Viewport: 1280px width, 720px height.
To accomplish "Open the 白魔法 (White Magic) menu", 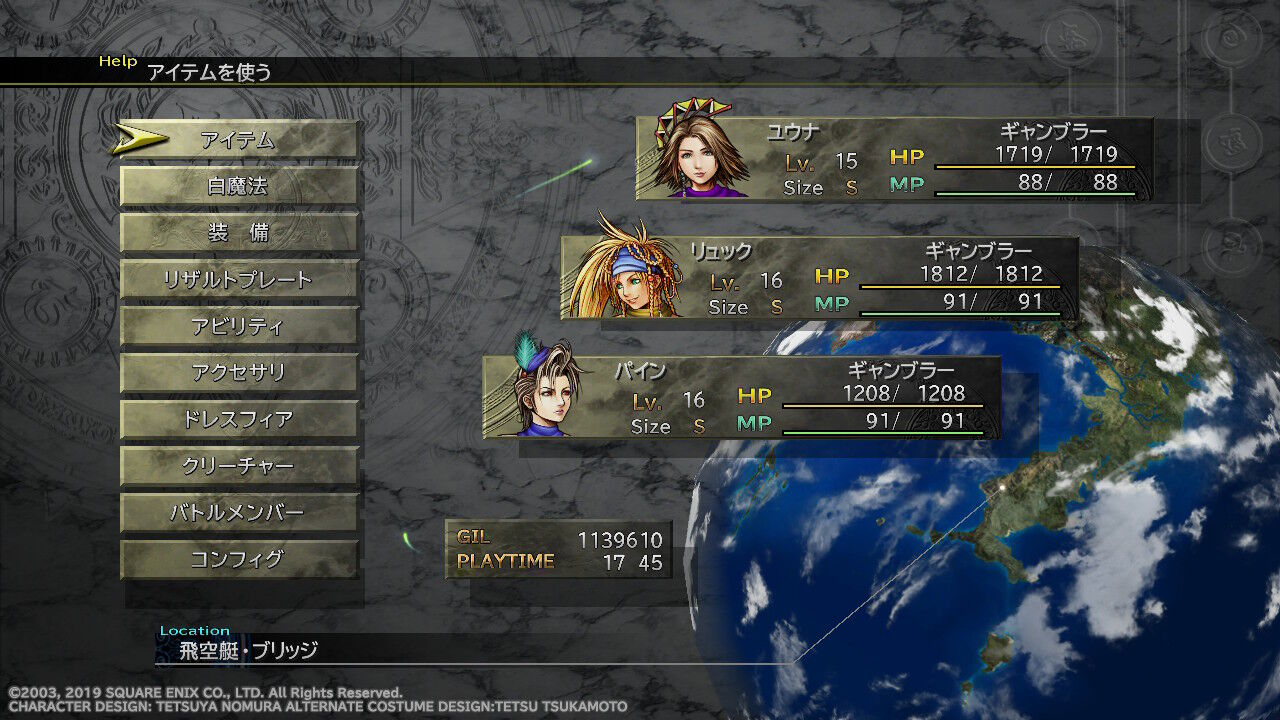I will click(x=239, y=185).
